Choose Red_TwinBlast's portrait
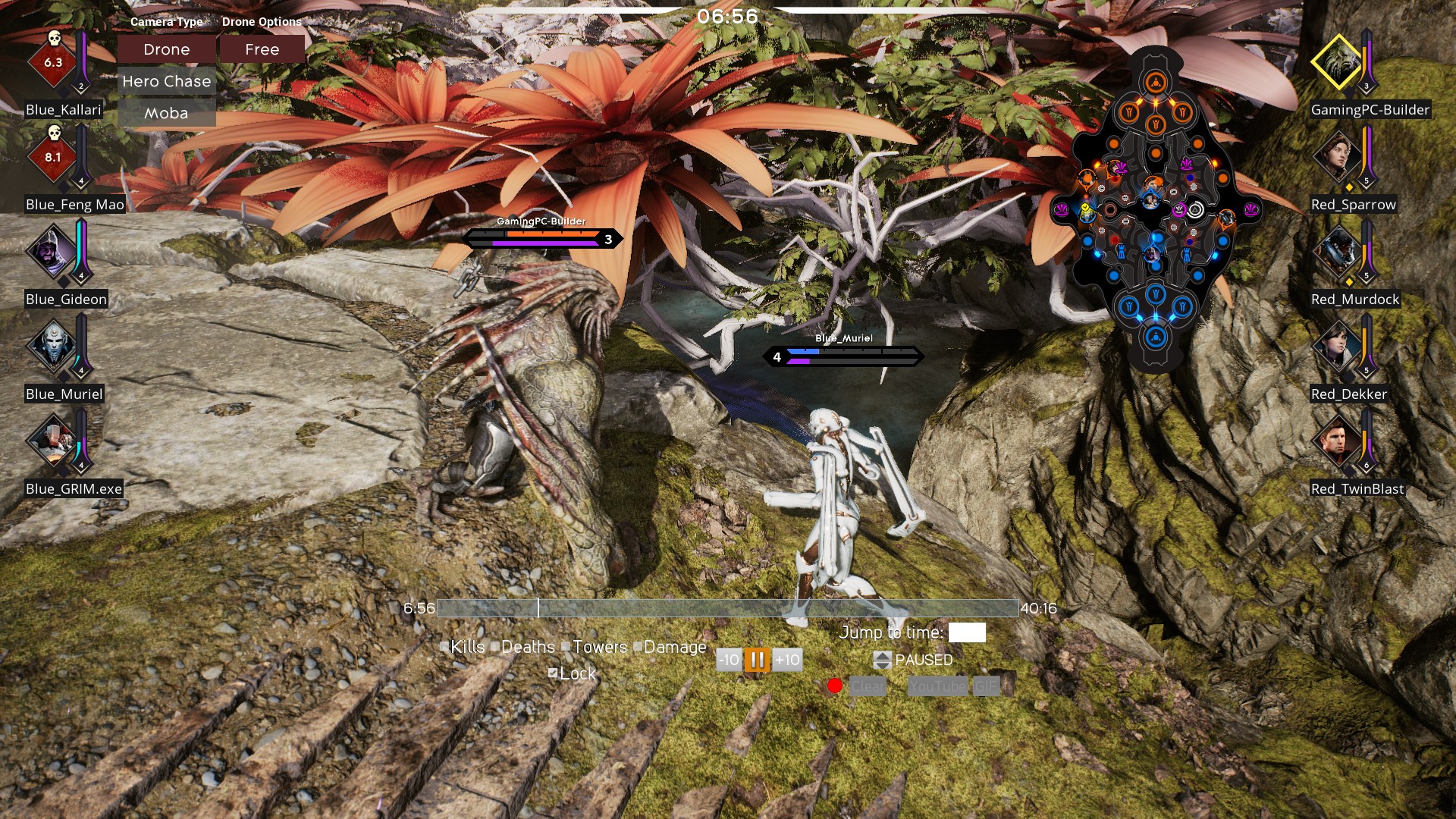Viewport: 1456px width, 819px height. click(x=1336, y=441)
